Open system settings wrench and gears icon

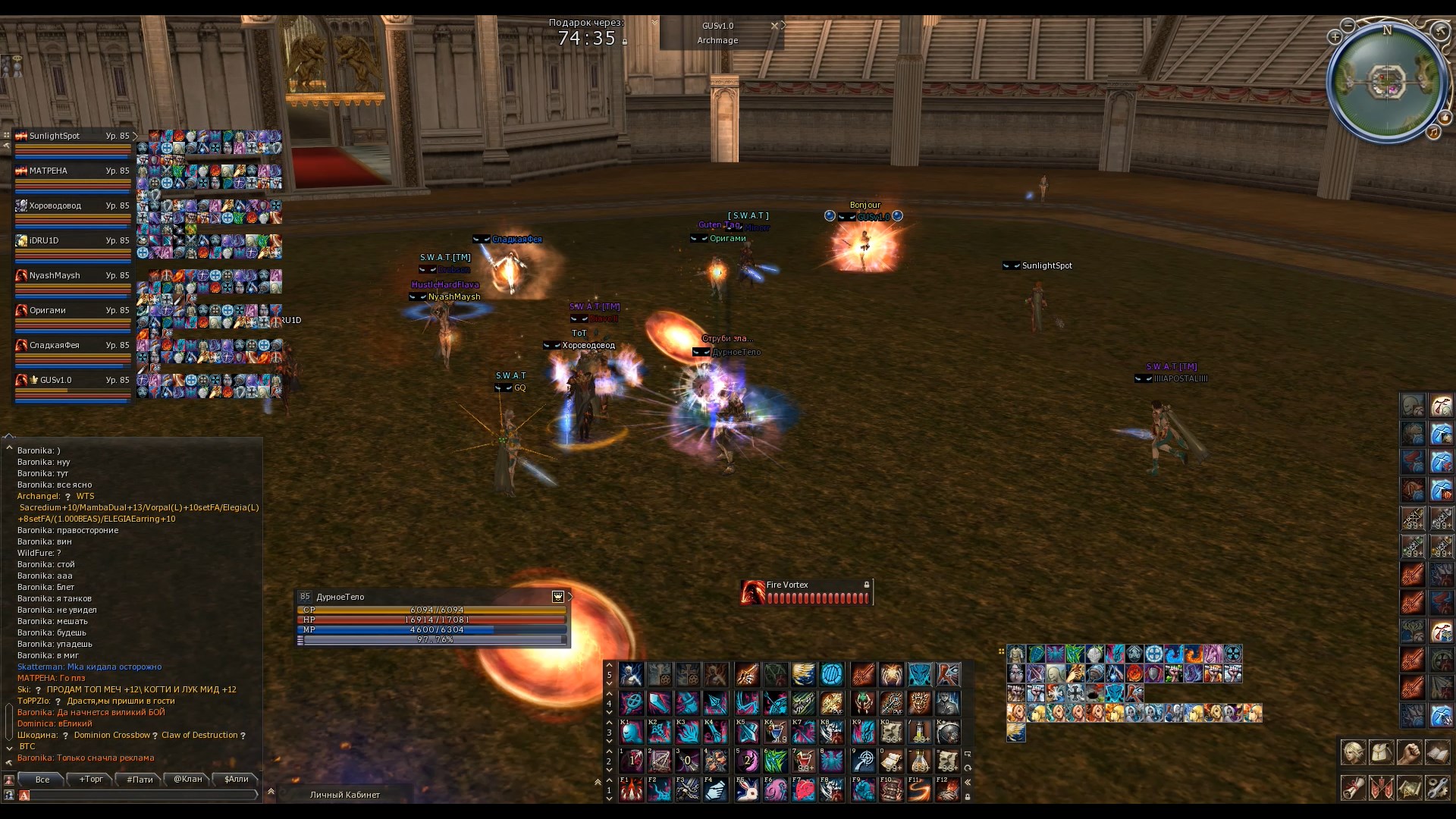click(1438, 788)
